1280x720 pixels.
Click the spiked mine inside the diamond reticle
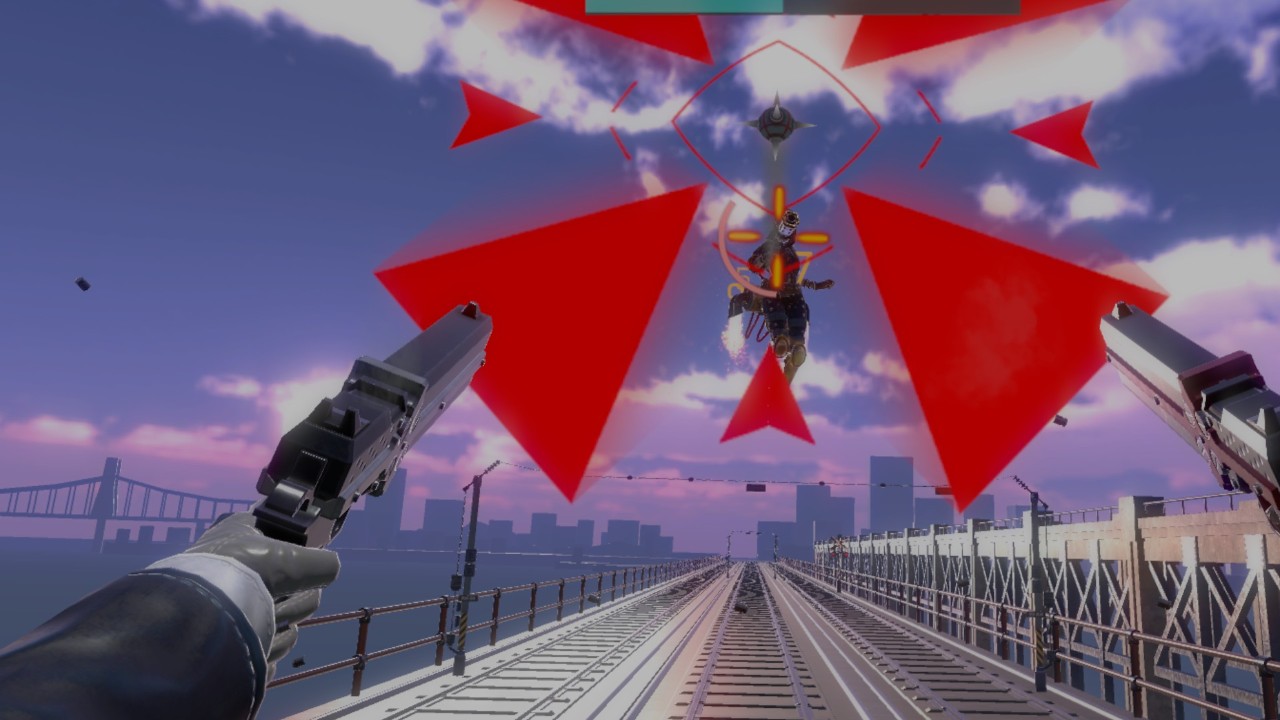point(778,122)
